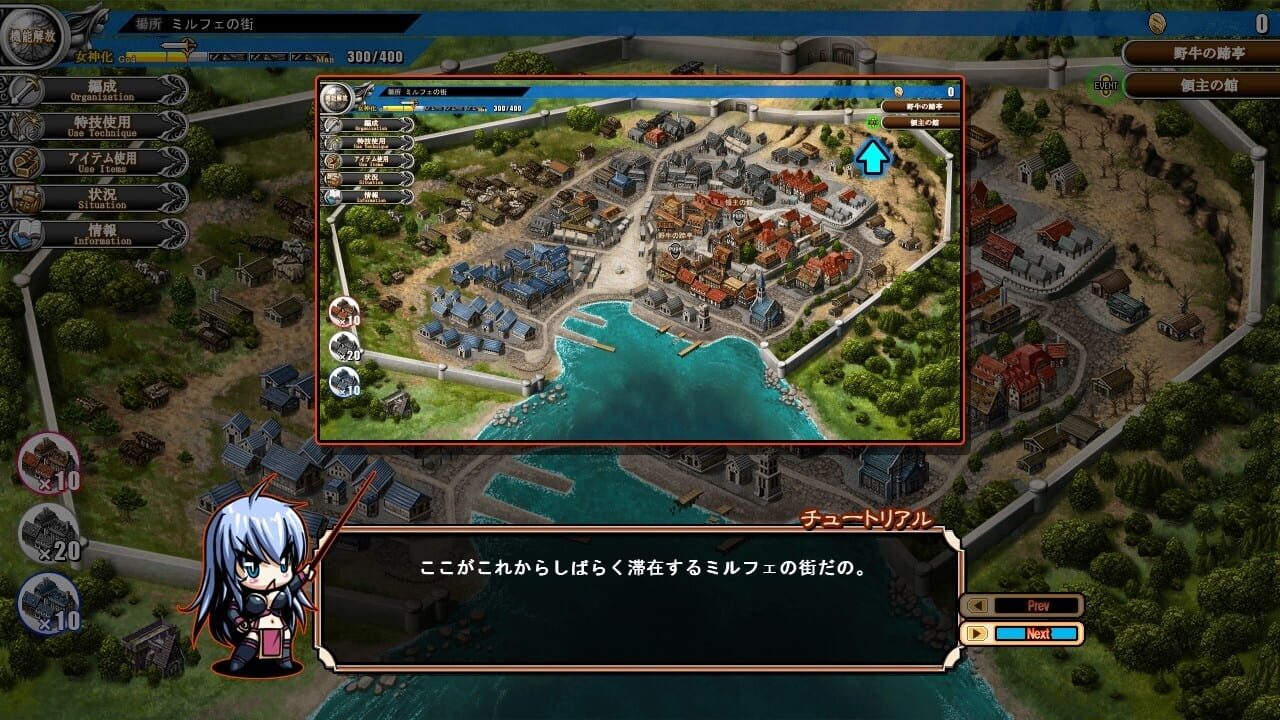
Task: Click the cyan arrow marker on the minimap
Action: [x=874, y=155]
